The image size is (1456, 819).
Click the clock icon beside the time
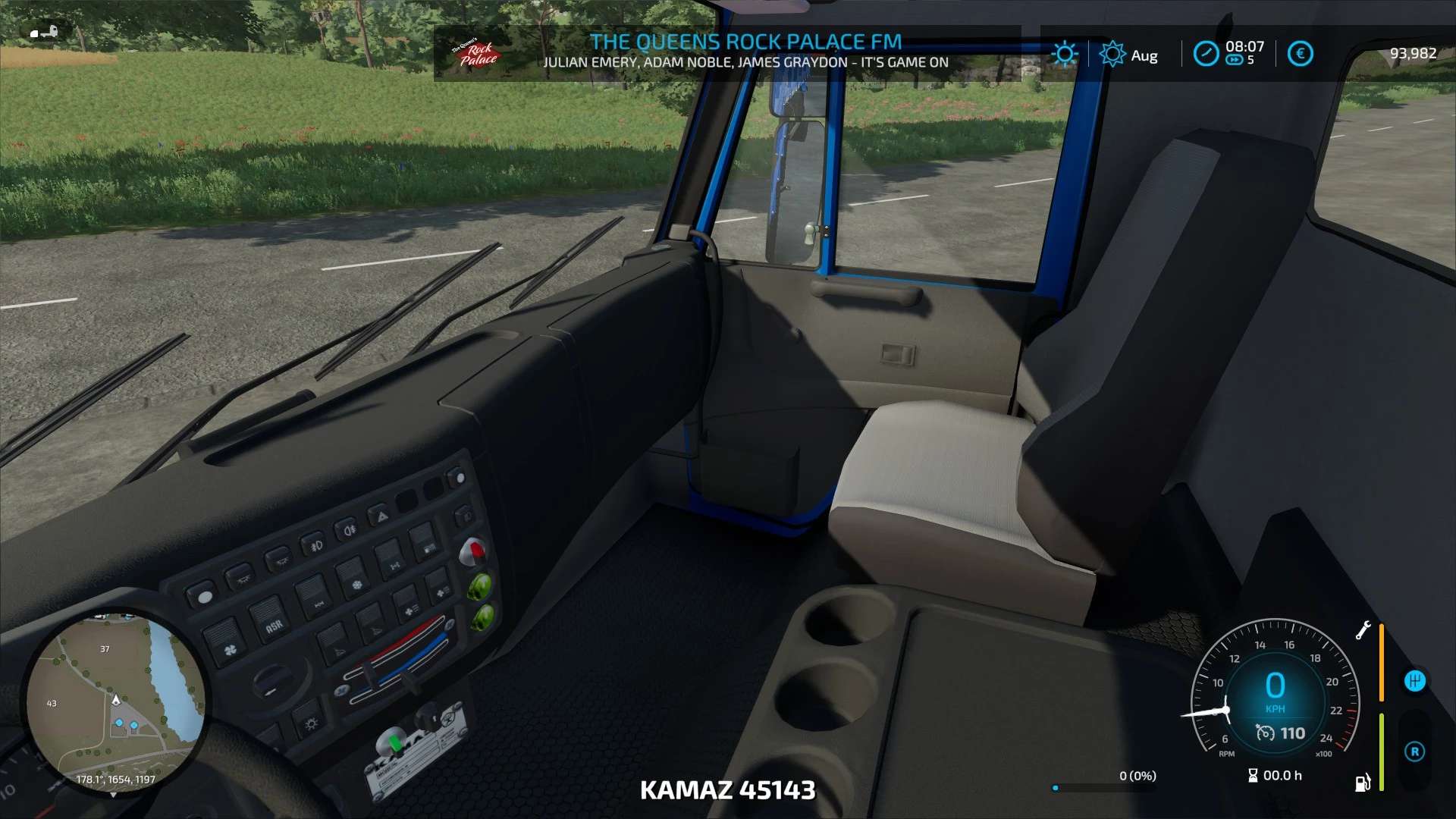[1205, 54]
